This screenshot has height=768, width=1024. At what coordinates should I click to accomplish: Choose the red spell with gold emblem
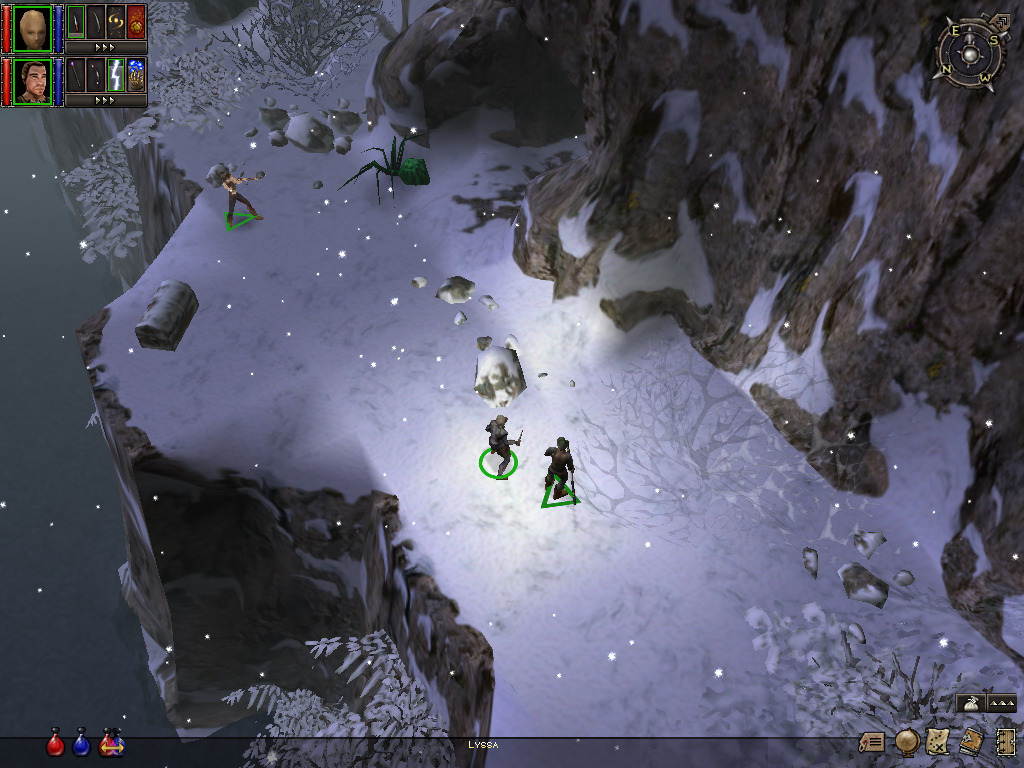[136, 21]
